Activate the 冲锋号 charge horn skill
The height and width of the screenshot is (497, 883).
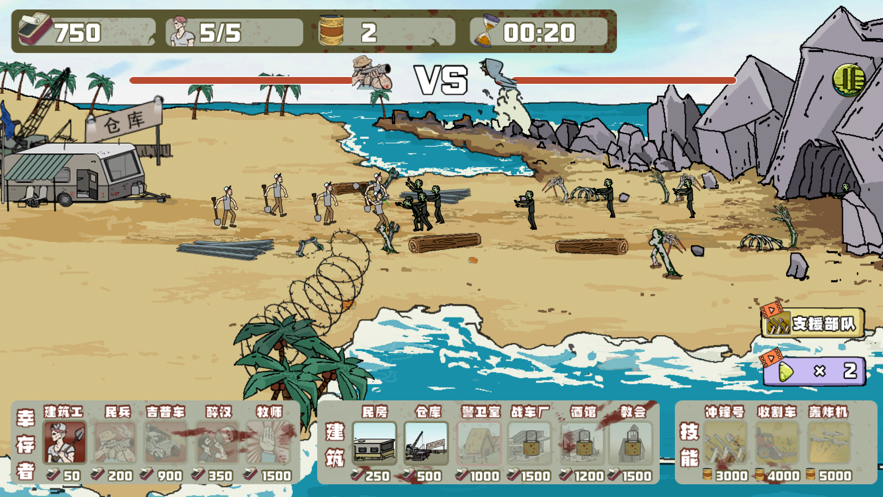(x=725, y=443)
